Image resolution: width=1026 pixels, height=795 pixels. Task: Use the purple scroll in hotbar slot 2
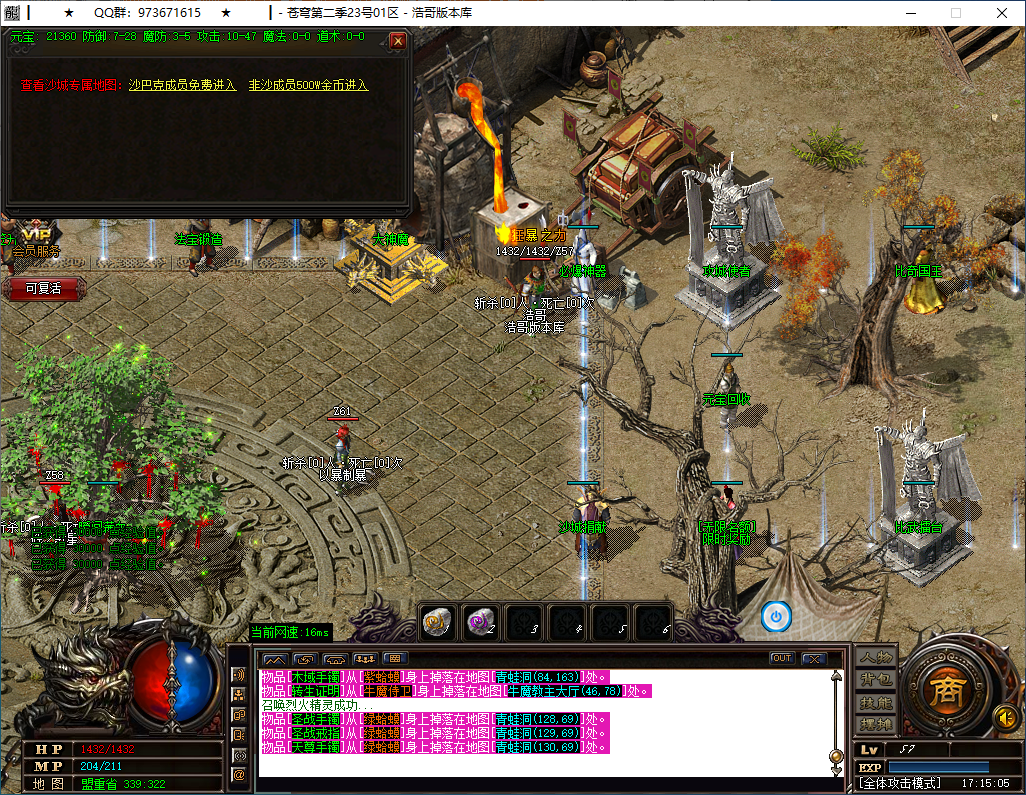click(482, 621)
